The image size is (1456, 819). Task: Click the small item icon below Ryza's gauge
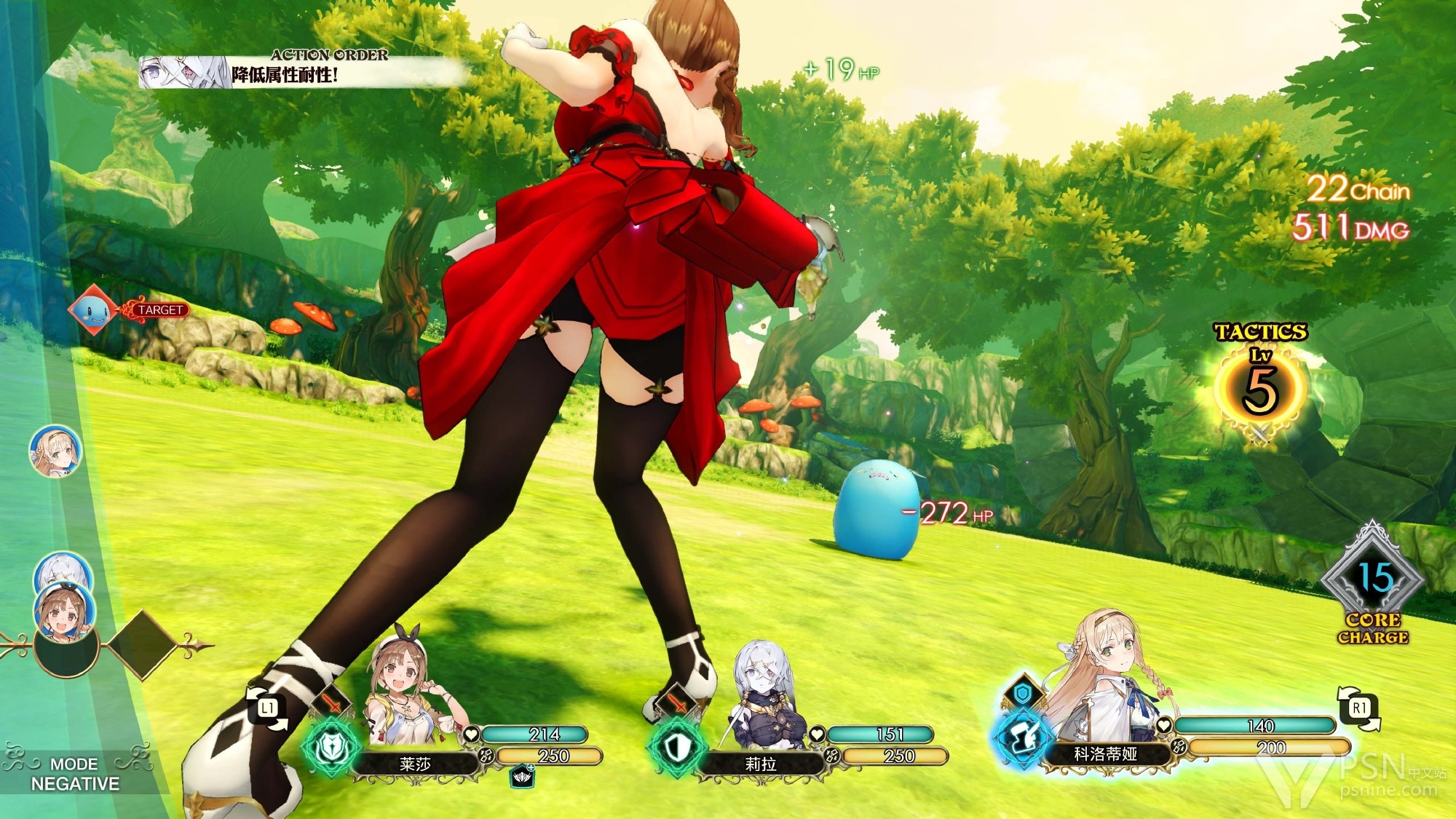click(x=523, y=777)
